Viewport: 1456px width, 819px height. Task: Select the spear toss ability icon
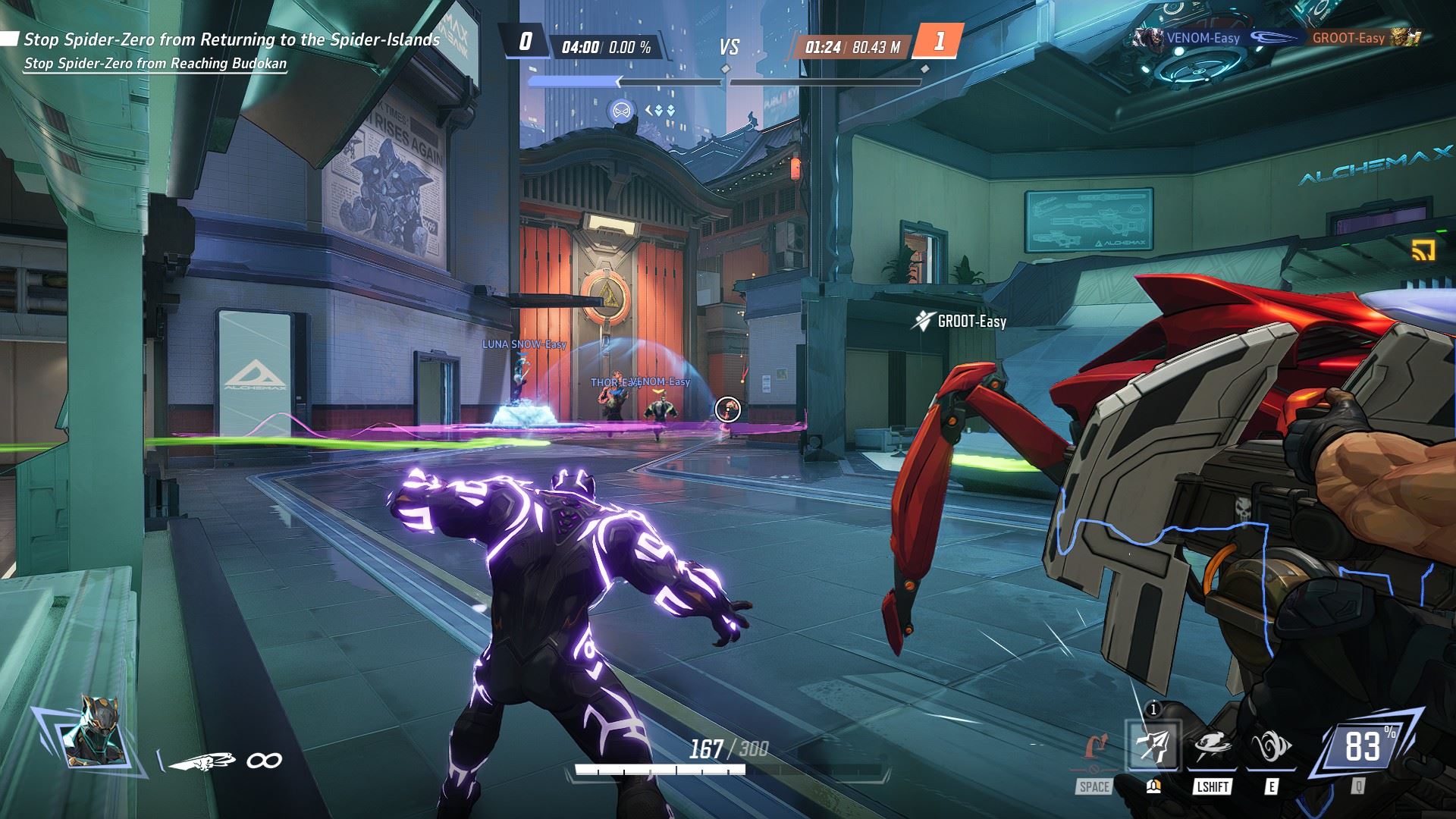point(1153,747)
